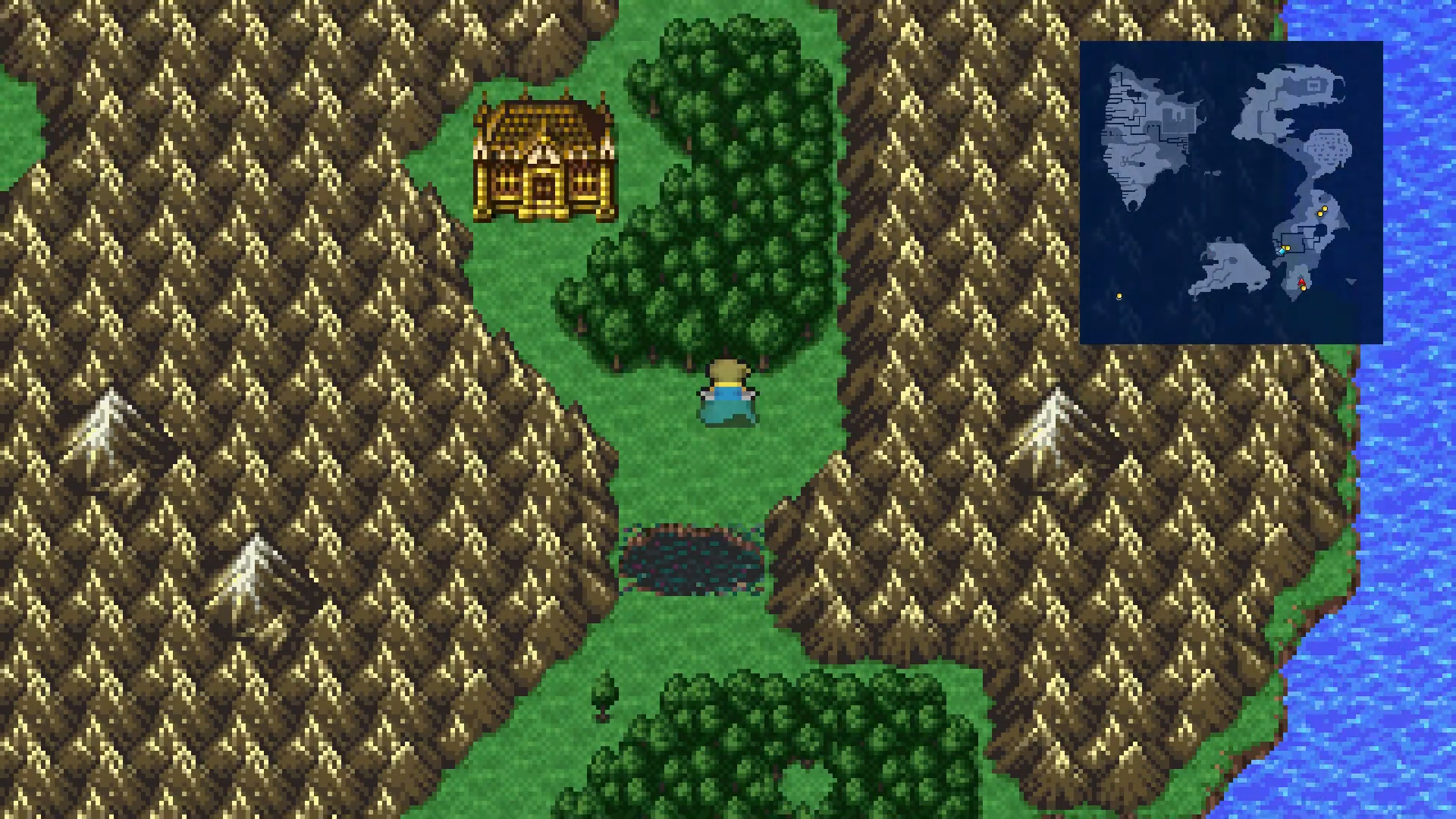Choose the lone yellow dot in the ocean
The image size is (1456, 819).
tap(1119, 297)
